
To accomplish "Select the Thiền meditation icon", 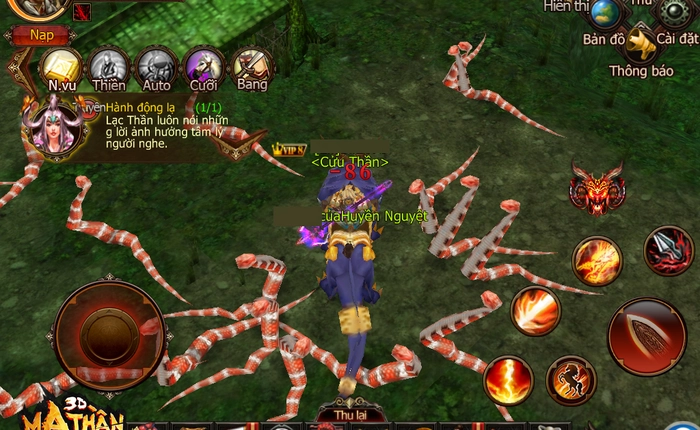I will (x=109, y=69).
